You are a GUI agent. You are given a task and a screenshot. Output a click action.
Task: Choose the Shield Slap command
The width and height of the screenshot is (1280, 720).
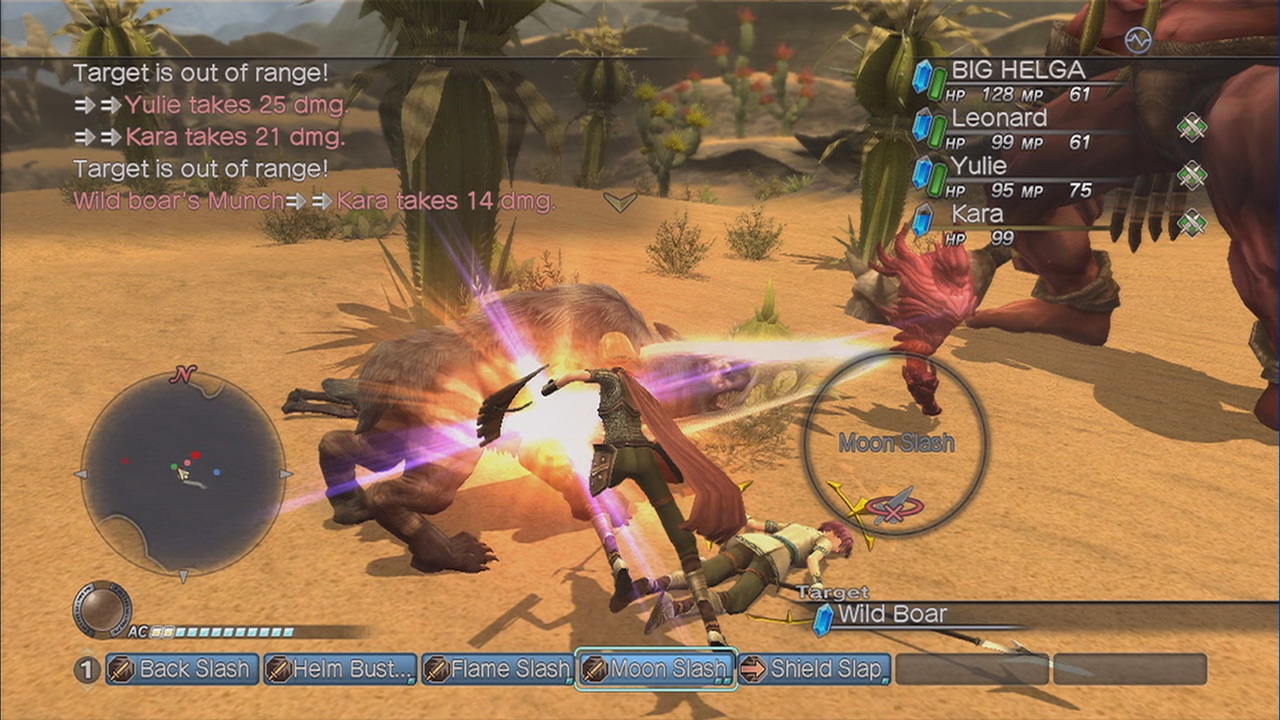(813, 669)
